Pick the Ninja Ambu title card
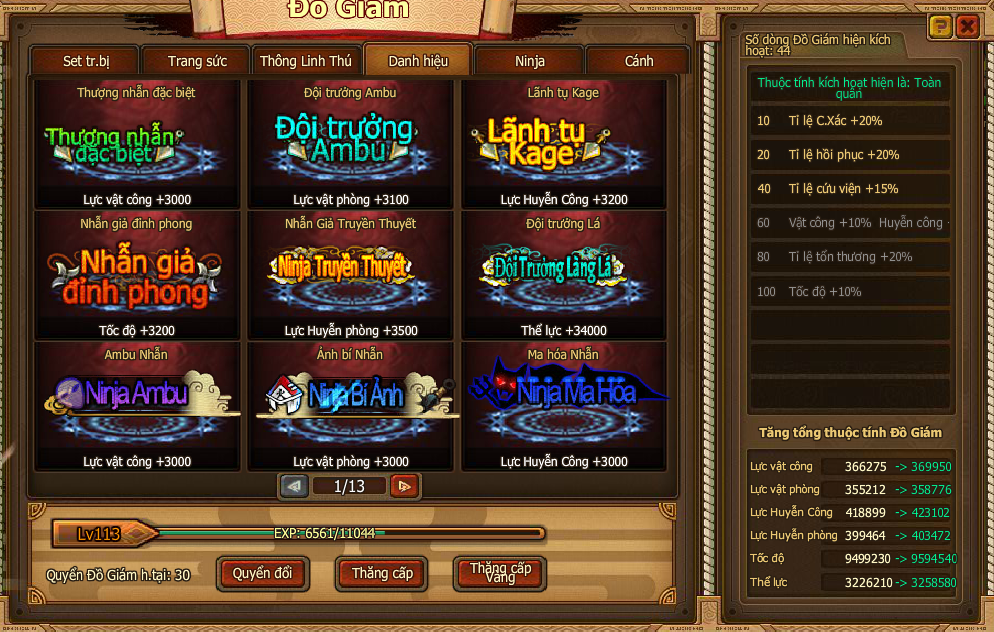994x632 pixels. click(x=139, y=407)
